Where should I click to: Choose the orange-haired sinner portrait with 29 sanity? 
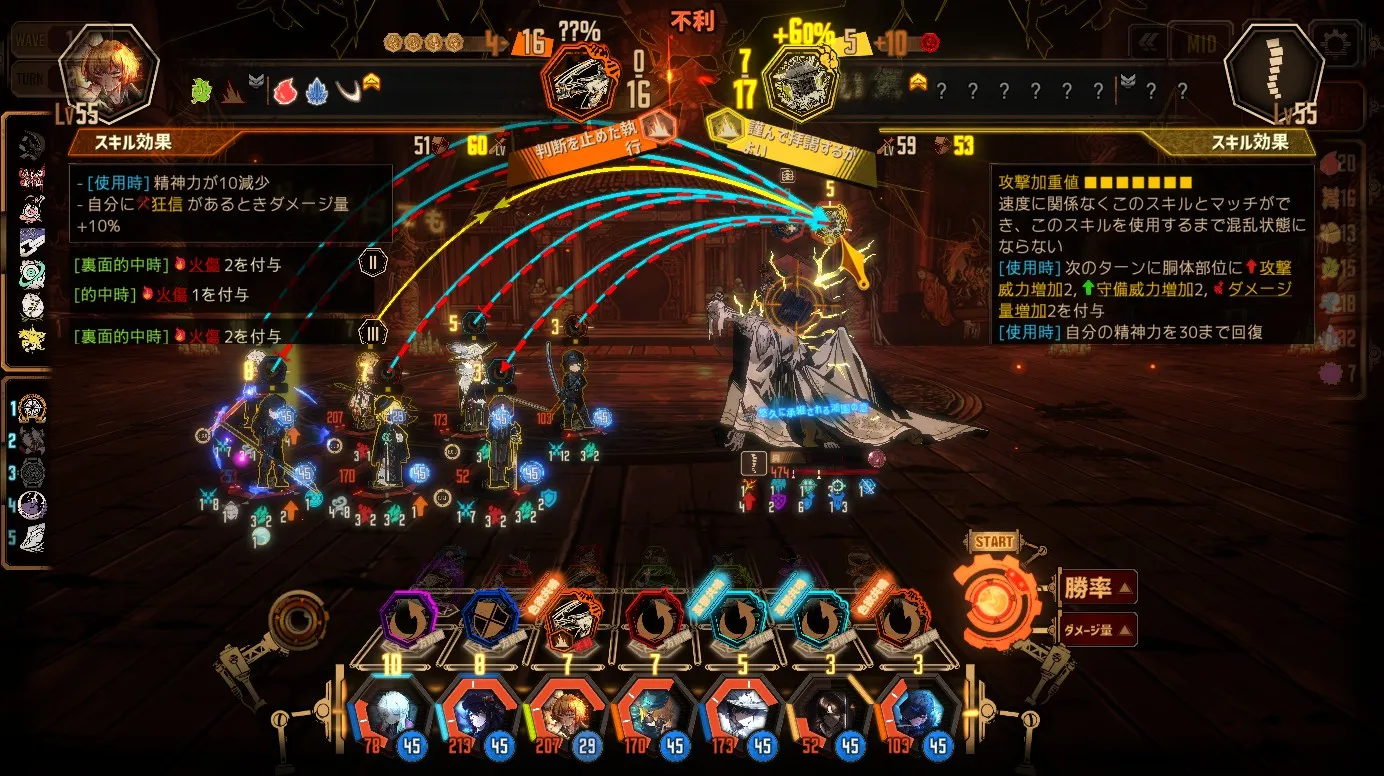click(564, 715)
